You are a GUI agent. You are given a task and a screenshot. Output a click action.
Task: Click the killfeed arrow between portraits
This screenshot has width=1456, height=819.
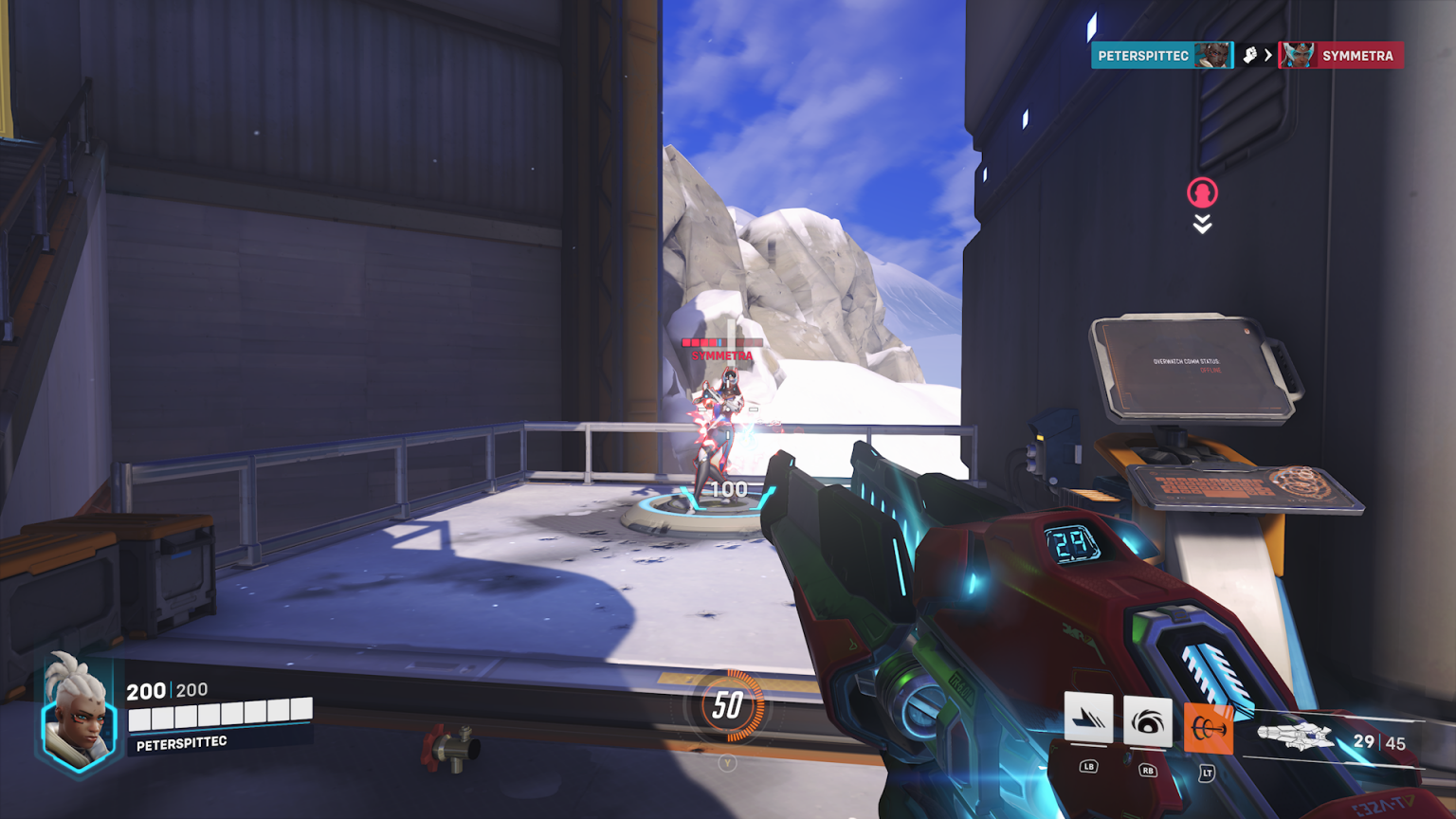coord(1270,55)
